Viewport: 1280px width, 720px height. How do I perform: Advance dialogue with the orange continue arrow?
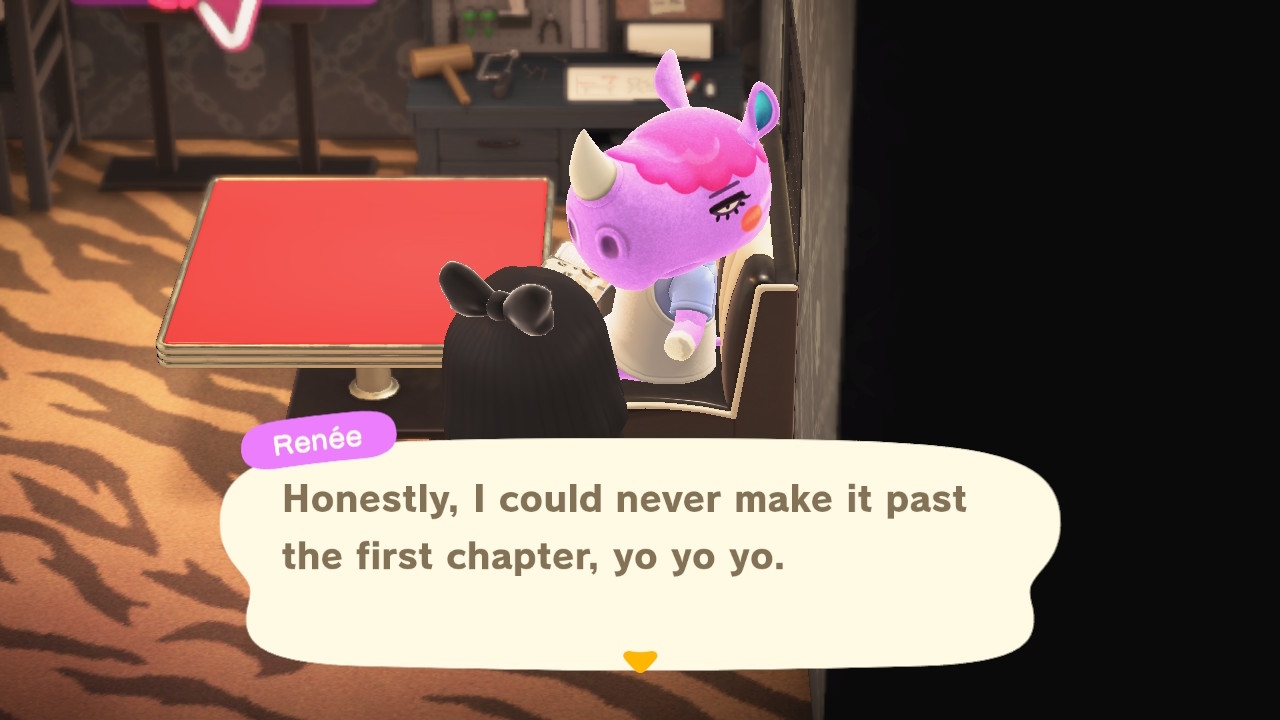pyautogui.click(x=640, y=661)
